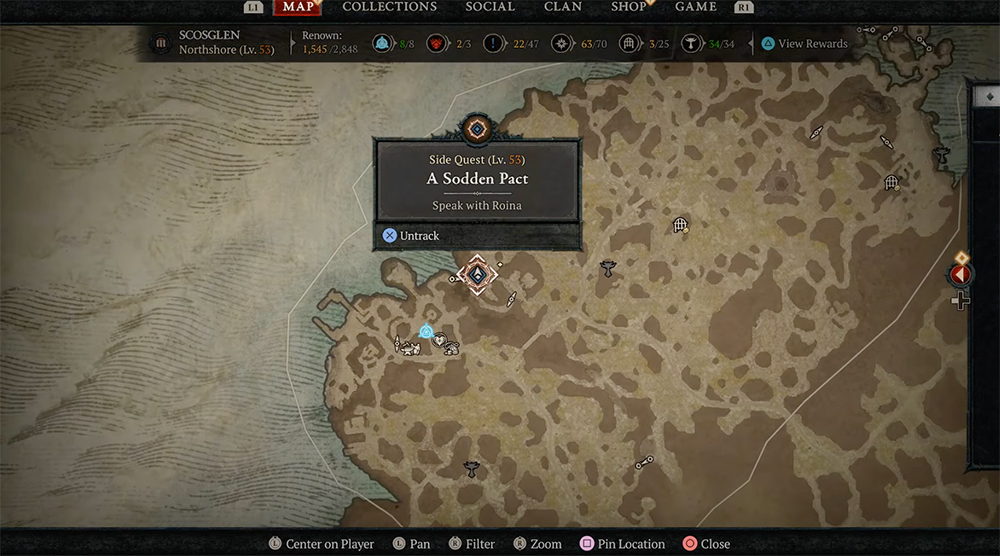
Task: Switch to the Collections tab
Action: (x=389, y=7)
